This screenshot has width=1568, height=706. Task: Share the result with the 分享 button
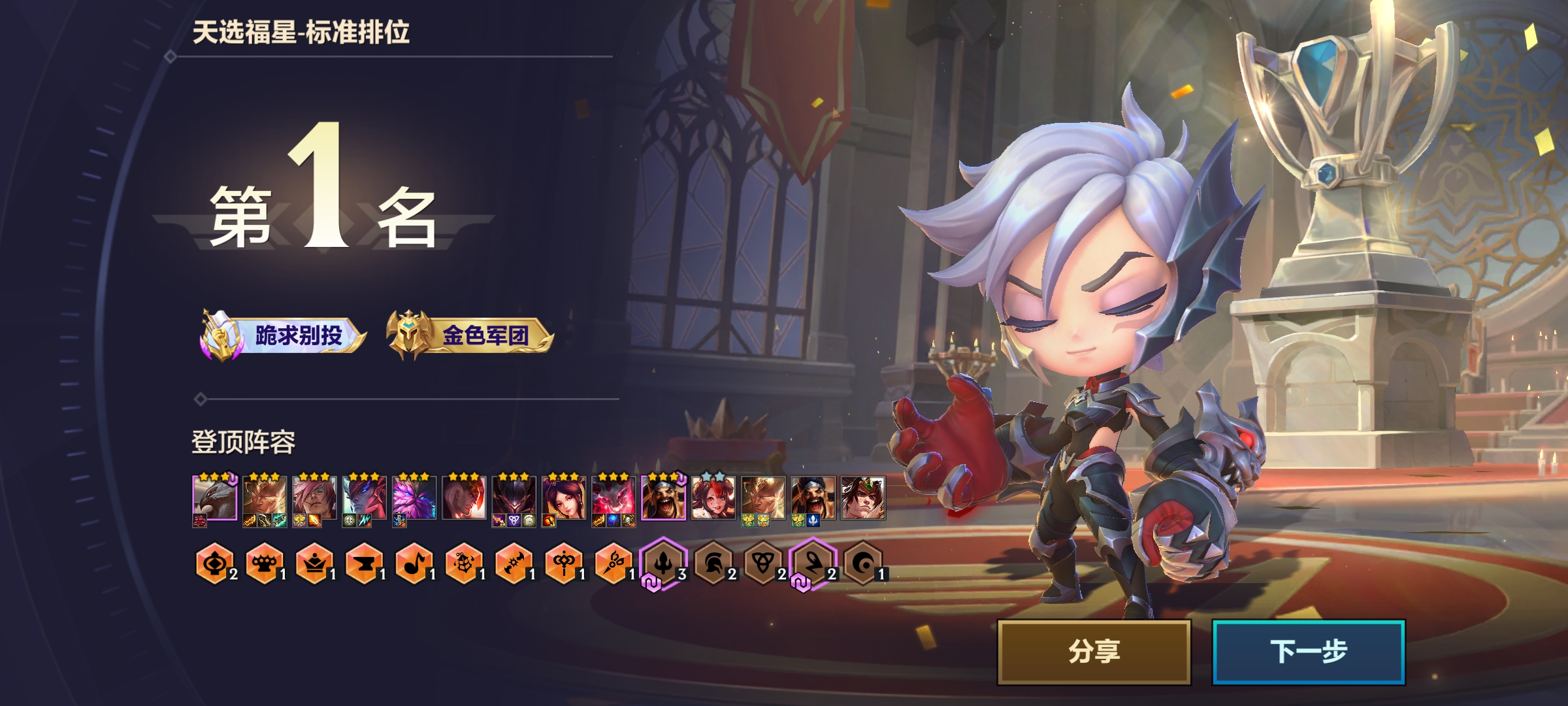pyautogui.click(x=1094, y=652)
